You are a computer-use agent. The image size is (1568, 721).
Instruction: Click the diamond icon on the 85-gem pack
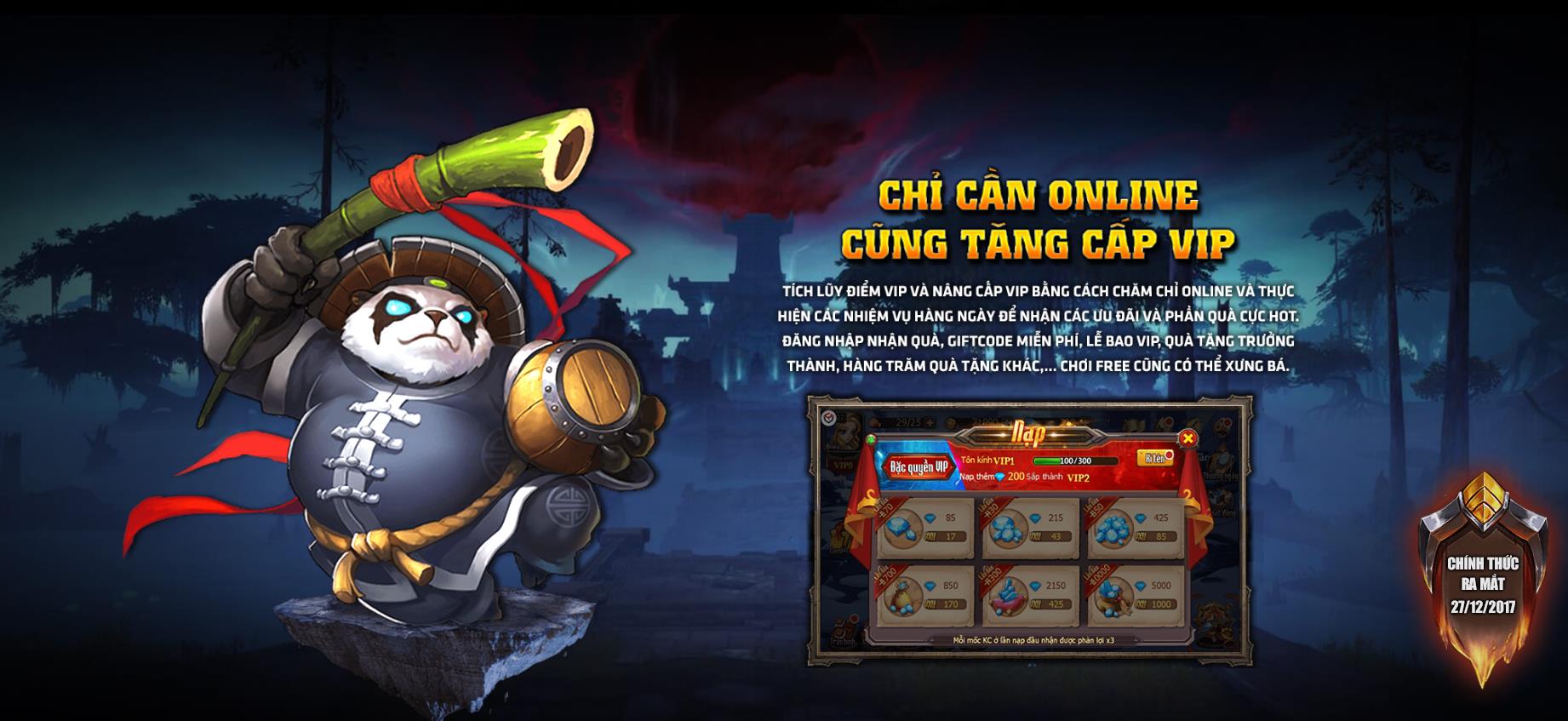tap(930, 518)
